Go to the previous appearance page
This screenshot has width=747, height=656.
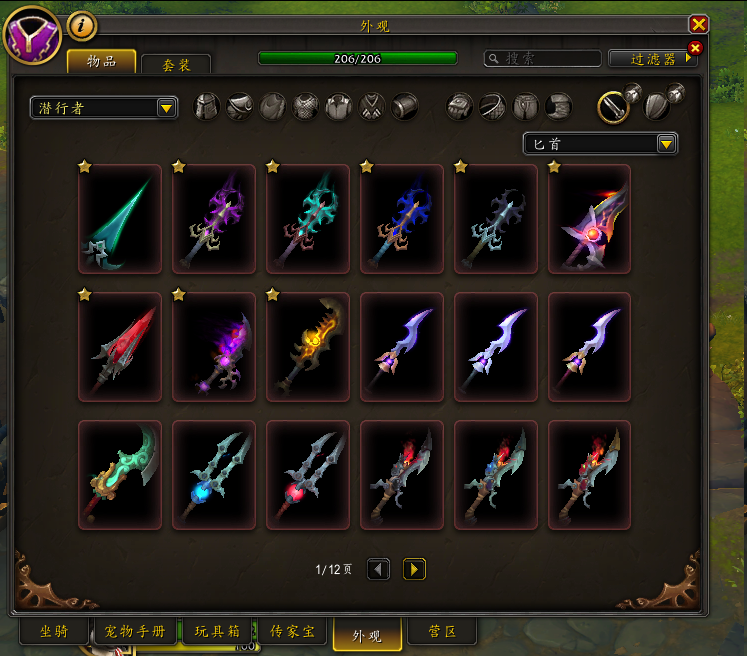379,569
